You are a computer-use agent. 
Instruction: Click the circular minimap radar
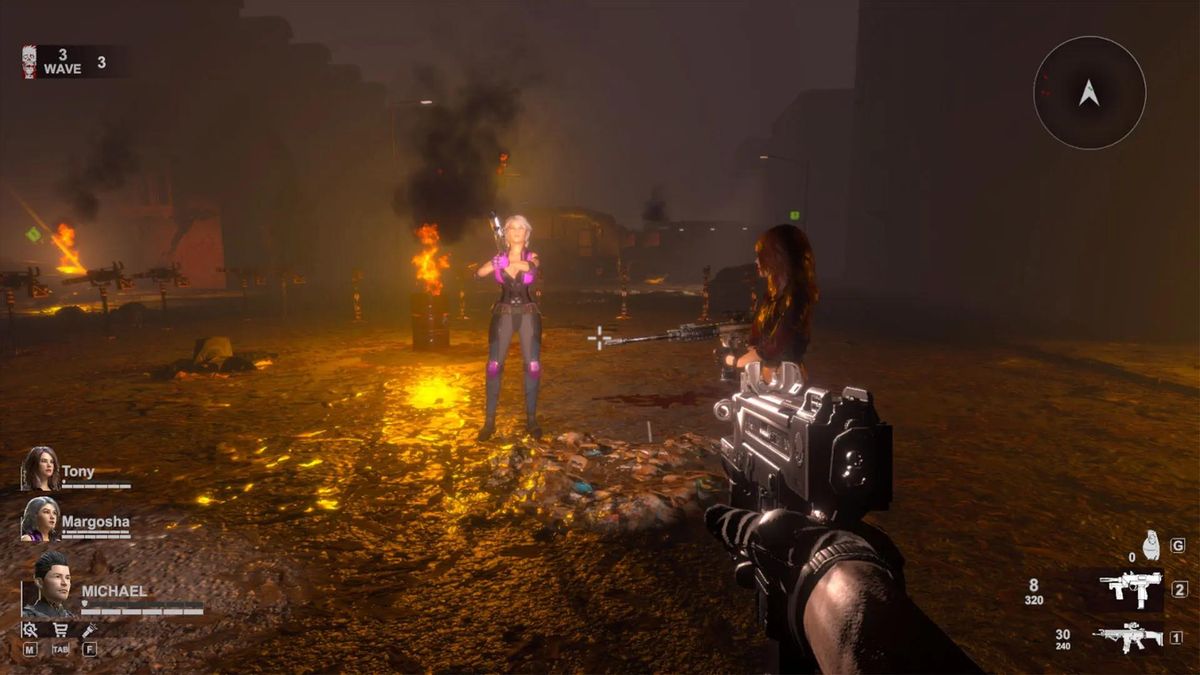point(1089,93)
